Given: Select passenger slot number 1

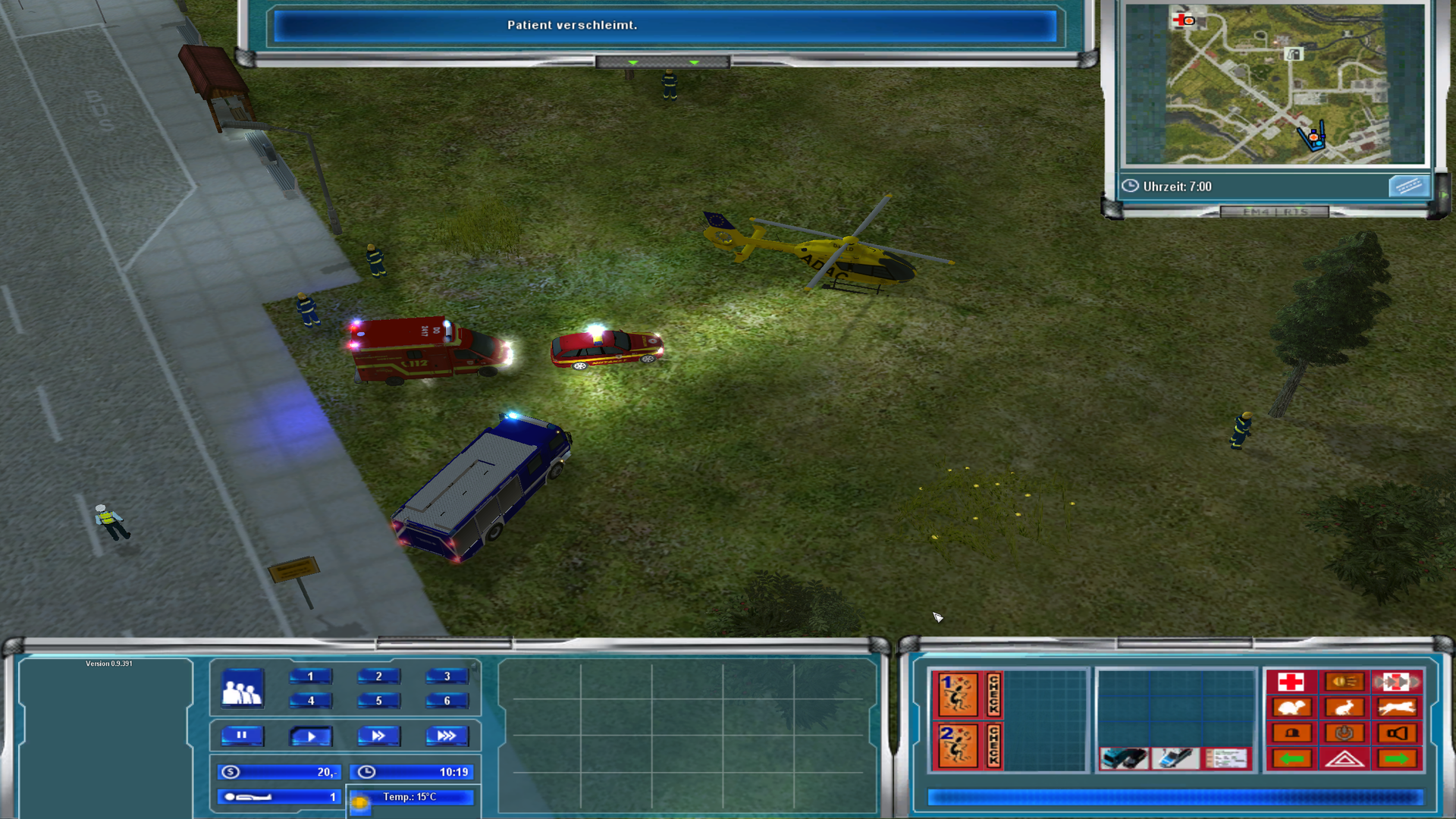Looking at the screenshot, I should pyautogui.click(x=957, y=694).
